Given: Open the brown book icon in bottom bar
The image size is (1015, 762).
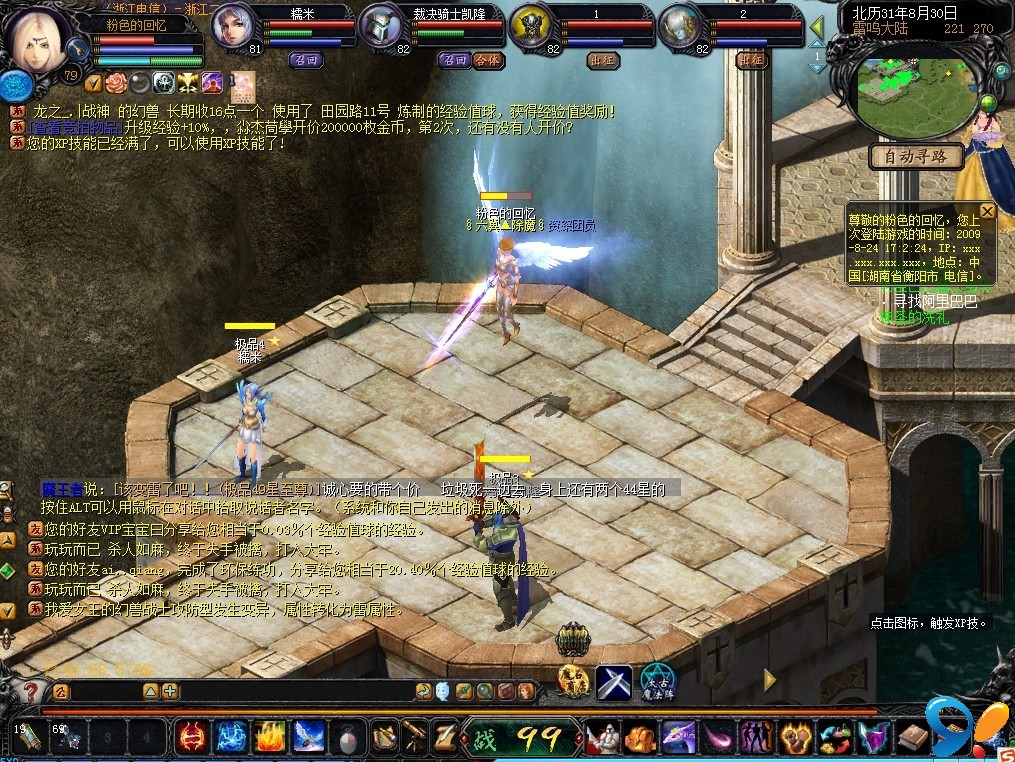Looking at the screenshot, I should tap(912, 738).
